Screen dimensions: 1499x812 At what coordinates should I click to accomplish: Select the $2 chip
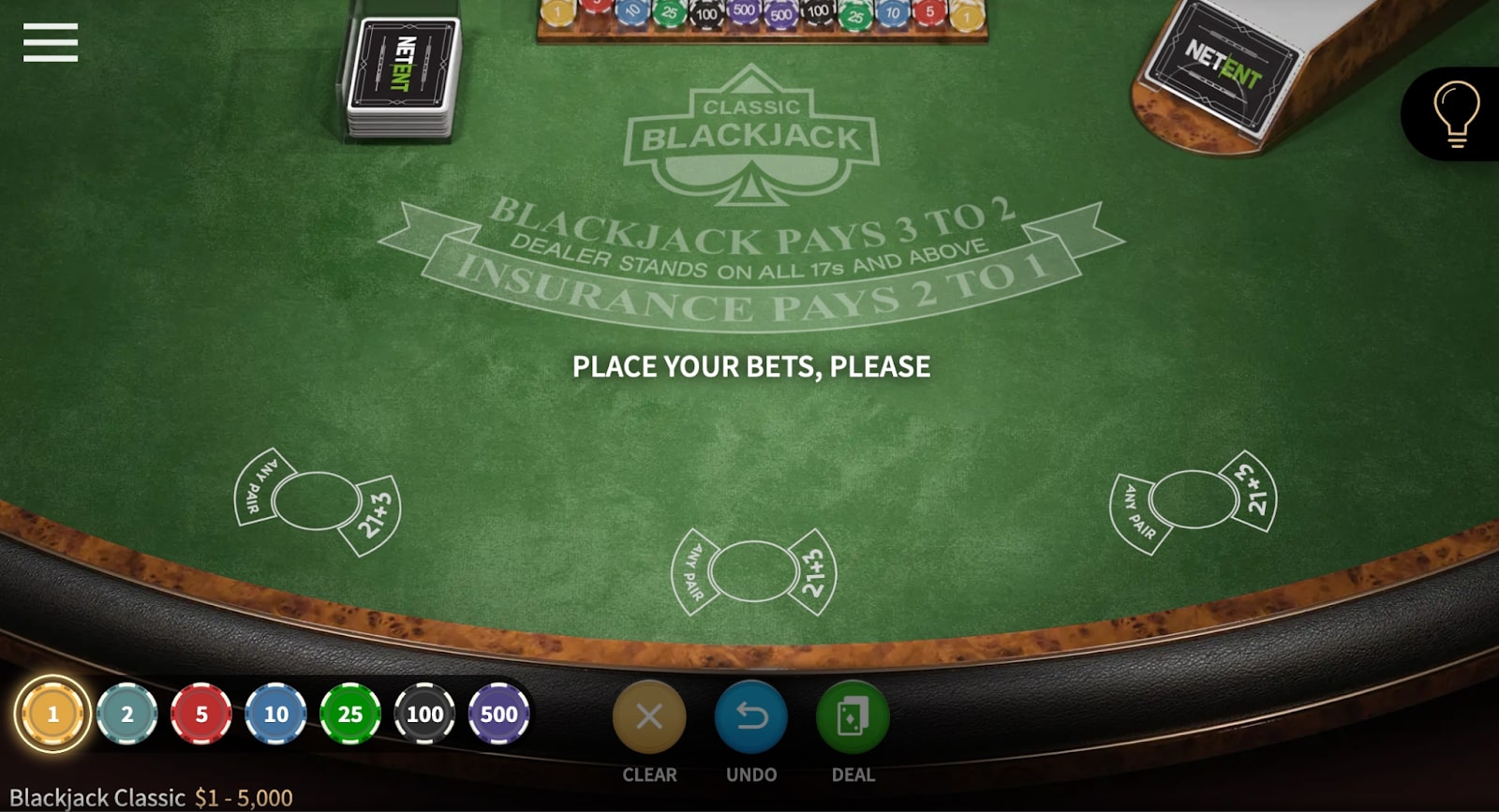pos(126,714)
